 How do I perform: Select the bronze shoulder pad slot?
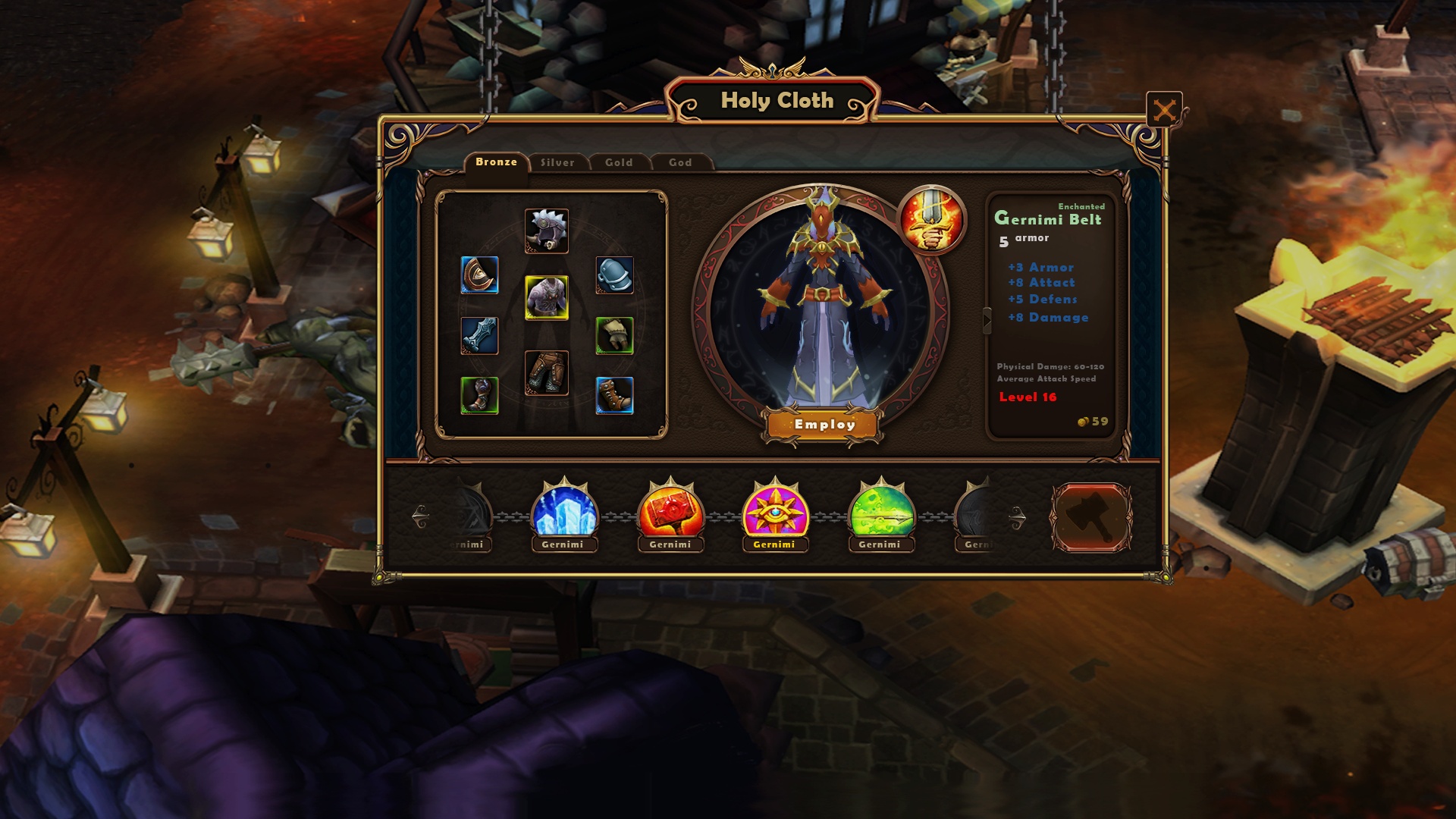click(x=479, y=275)
